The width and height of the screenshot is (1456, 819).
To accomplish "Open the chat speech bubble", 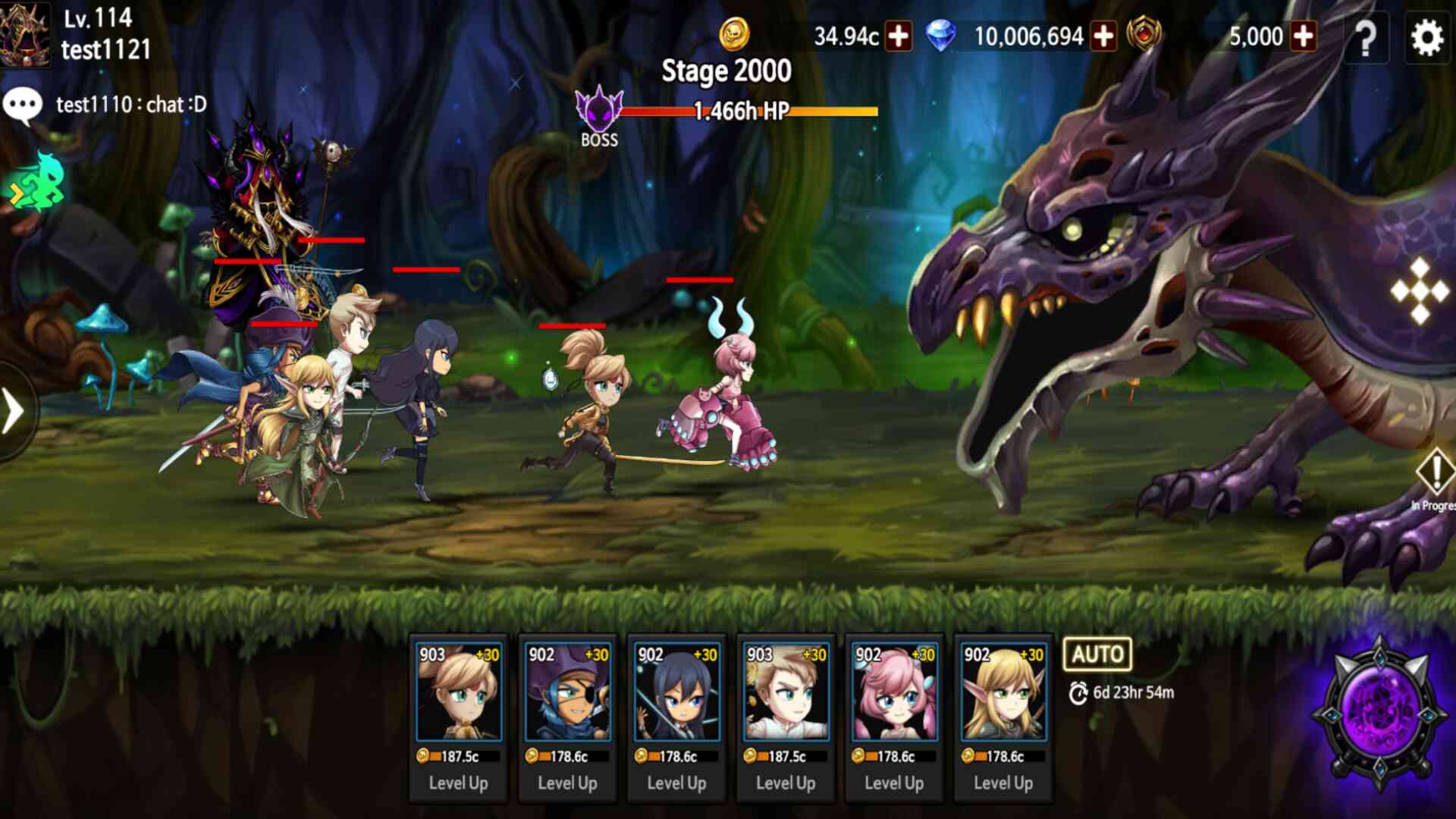I will pos(22,105).
